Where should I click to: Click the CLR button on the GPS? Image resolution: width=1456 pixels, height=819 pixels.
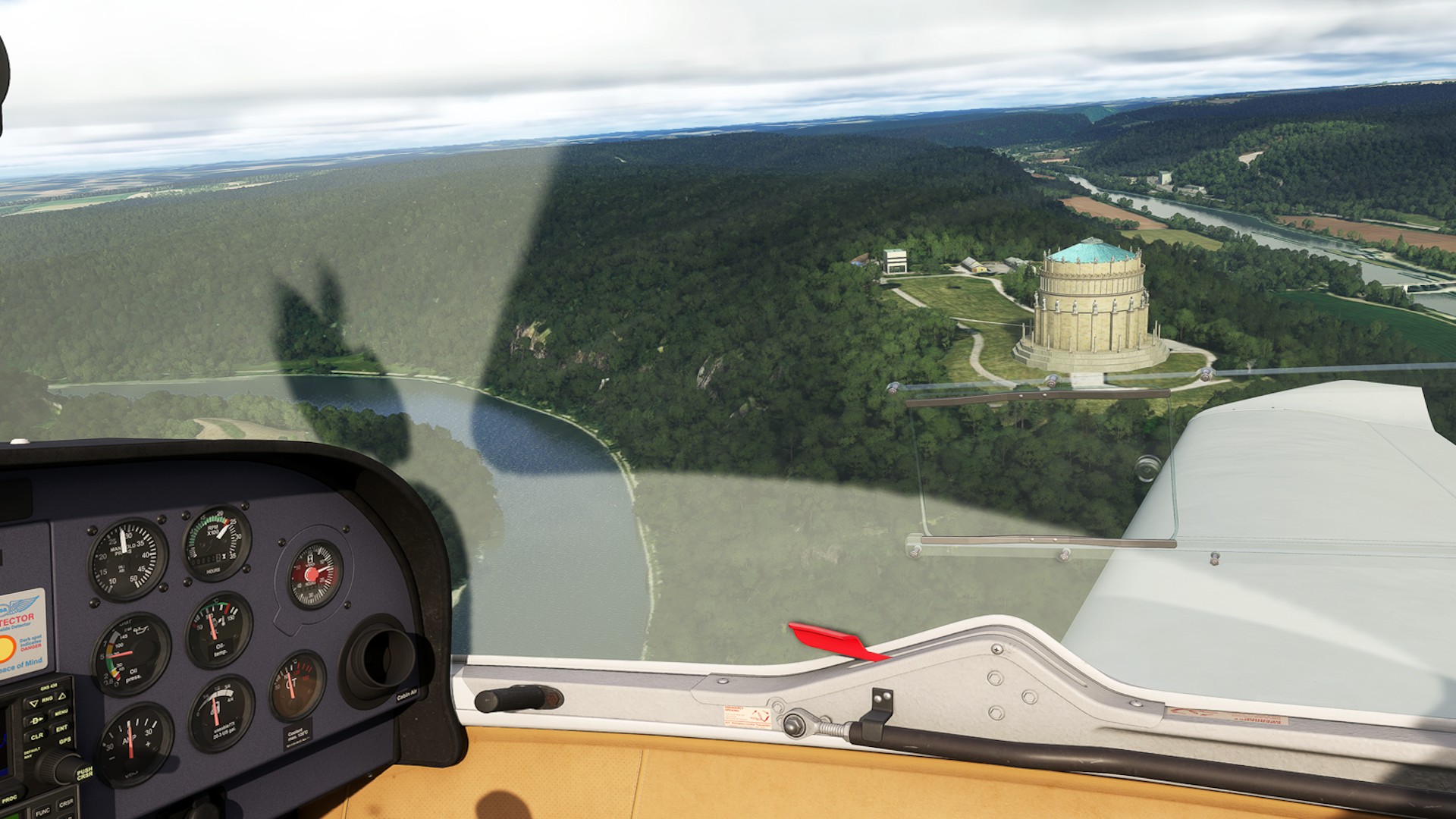[37, 736]
